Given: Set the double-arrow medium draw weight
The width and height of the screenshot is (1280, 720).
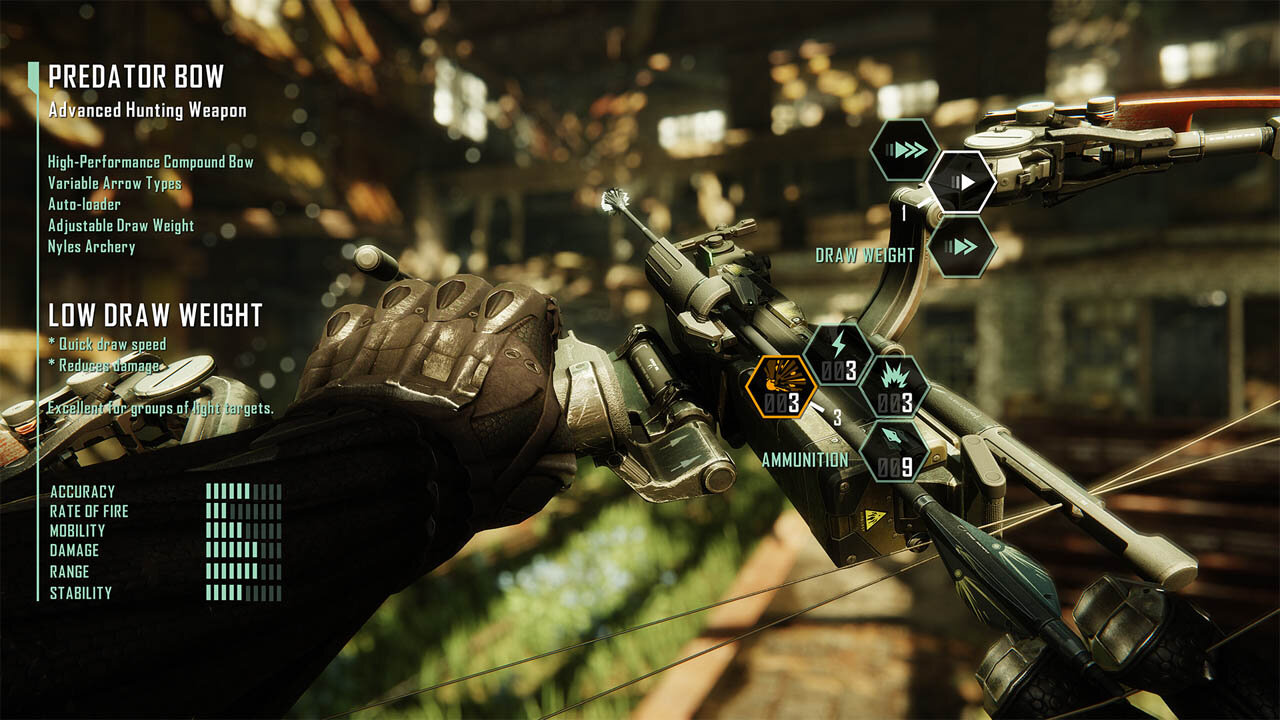Looking at the screenshot, I should tap(961, 246).
